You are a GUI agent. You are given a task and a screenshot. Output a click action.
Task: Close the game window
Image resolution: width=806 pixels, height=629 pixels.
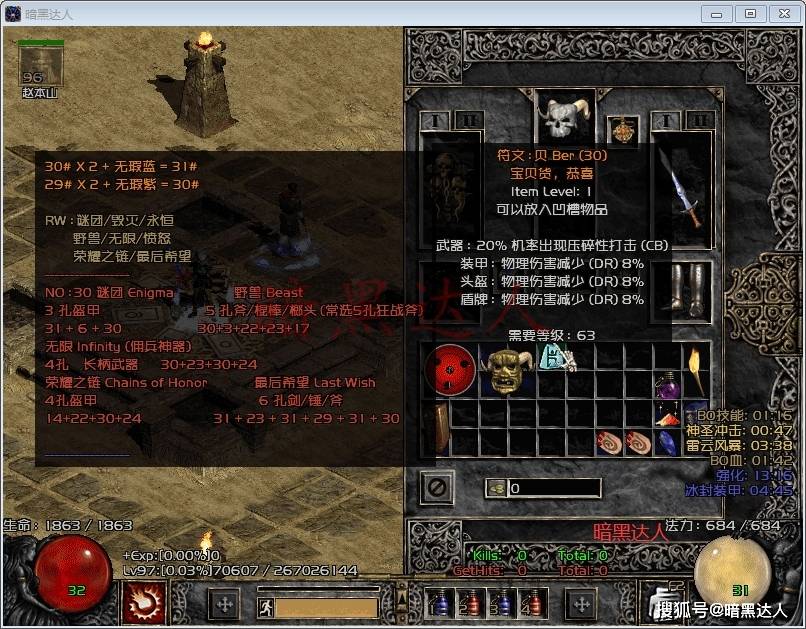point(779,14)
